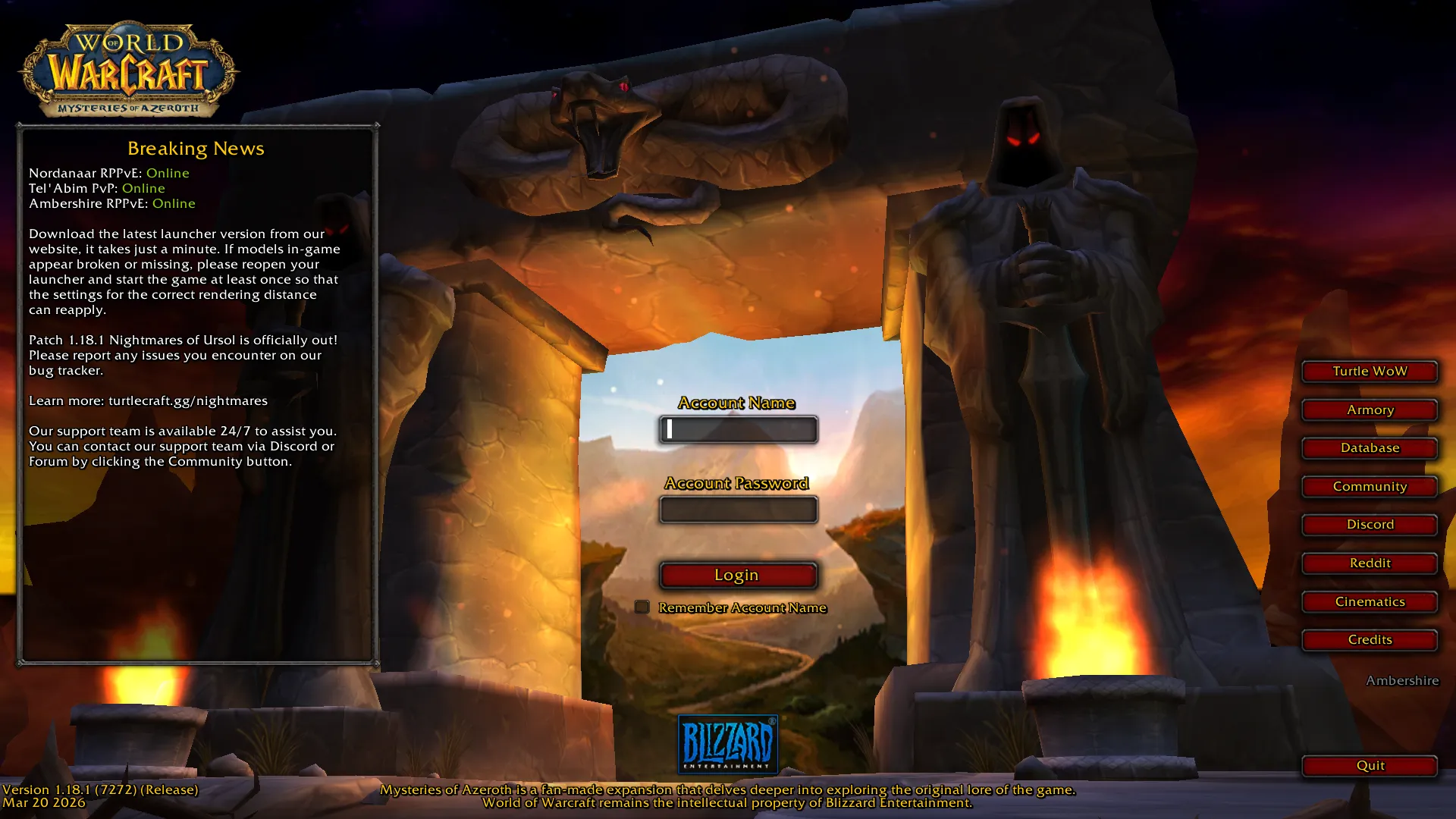Image resolution: width=1456 pixels, height=819 pixels.
Task: Focus the Account Password field
Action: click(738, 510)
